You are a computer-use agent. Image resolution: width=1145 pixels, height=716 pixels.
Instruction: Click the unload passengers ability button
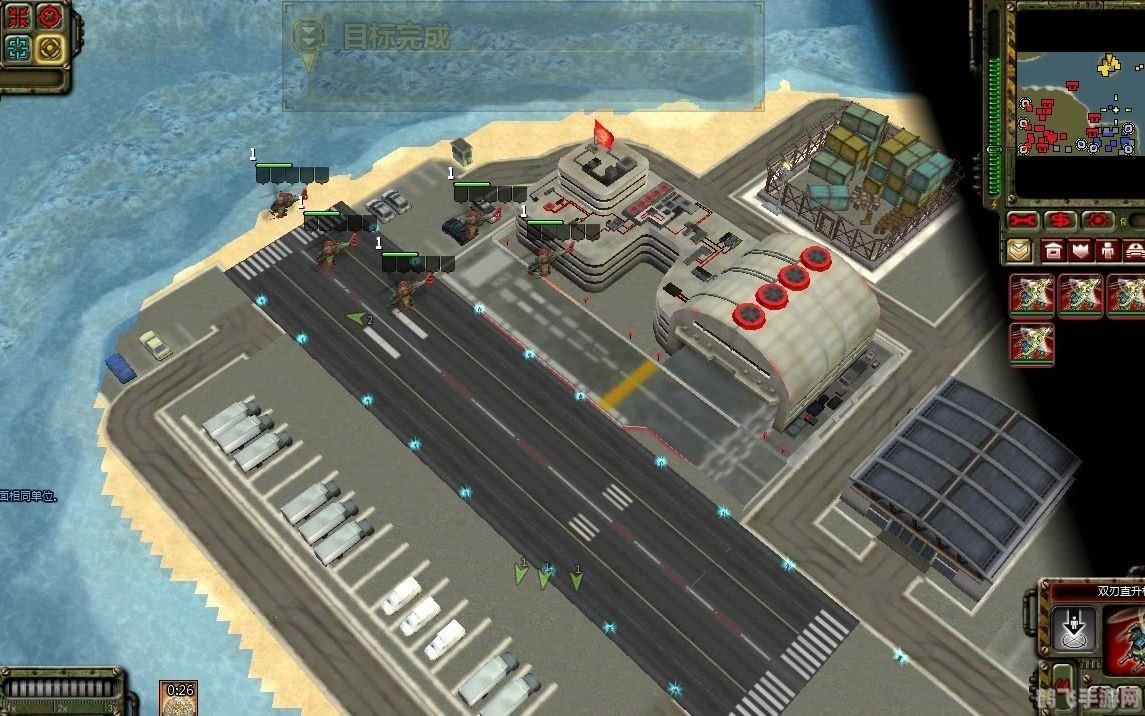tap(1075, 628)
